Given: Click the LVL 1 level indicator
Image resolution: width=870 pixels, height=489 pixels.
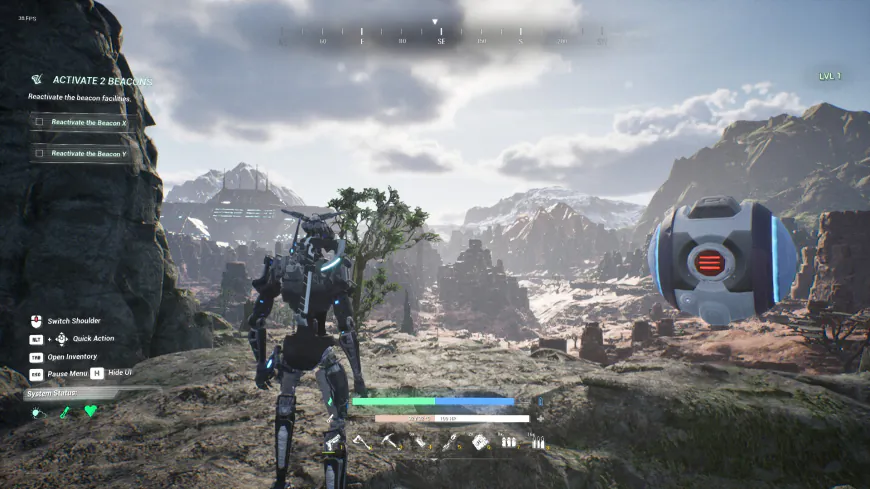Looking at the screenshot, I should (x=830, y=76).
